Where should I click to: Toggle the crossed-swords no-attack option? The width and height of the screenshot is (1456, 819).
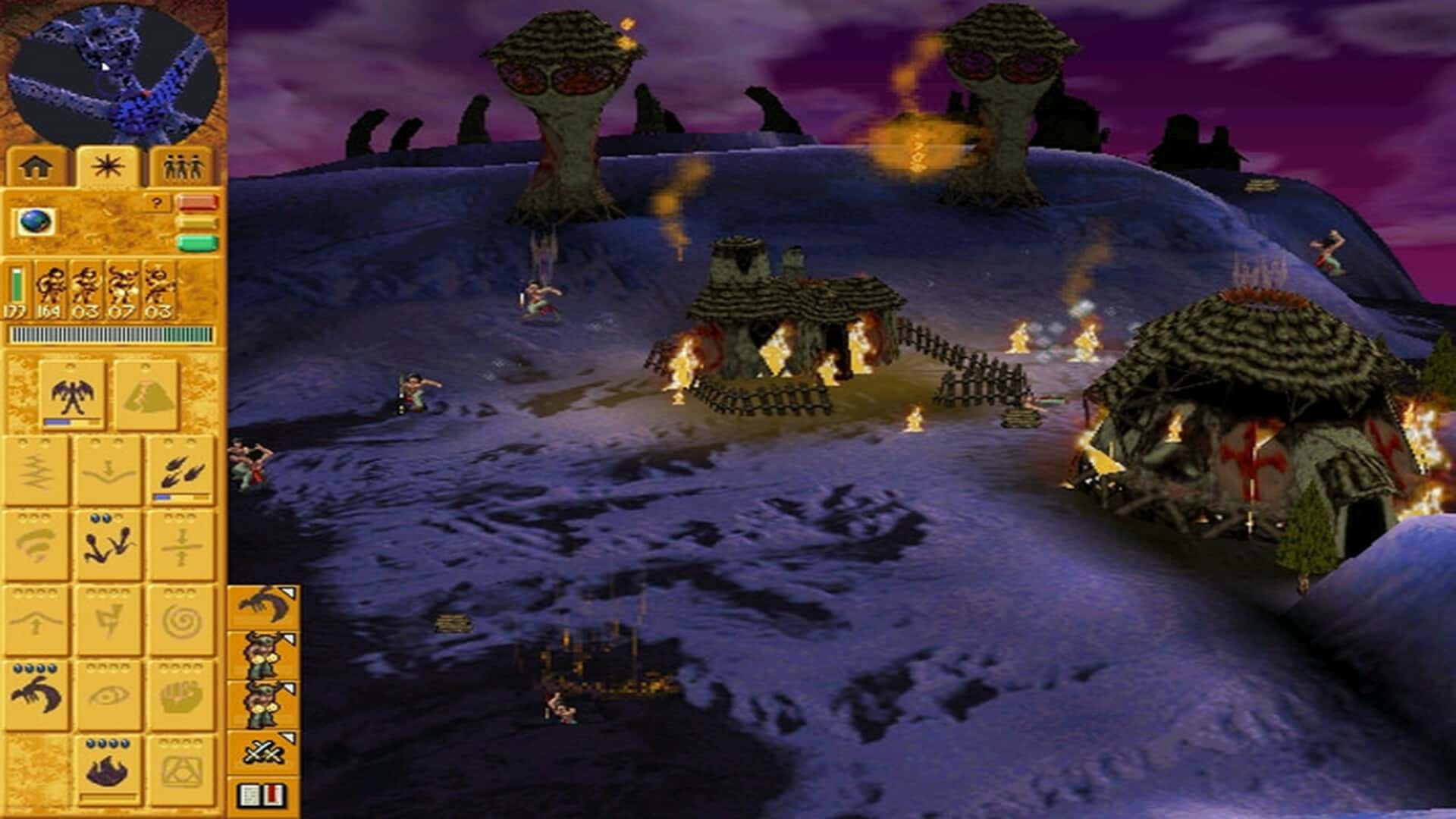261,752
